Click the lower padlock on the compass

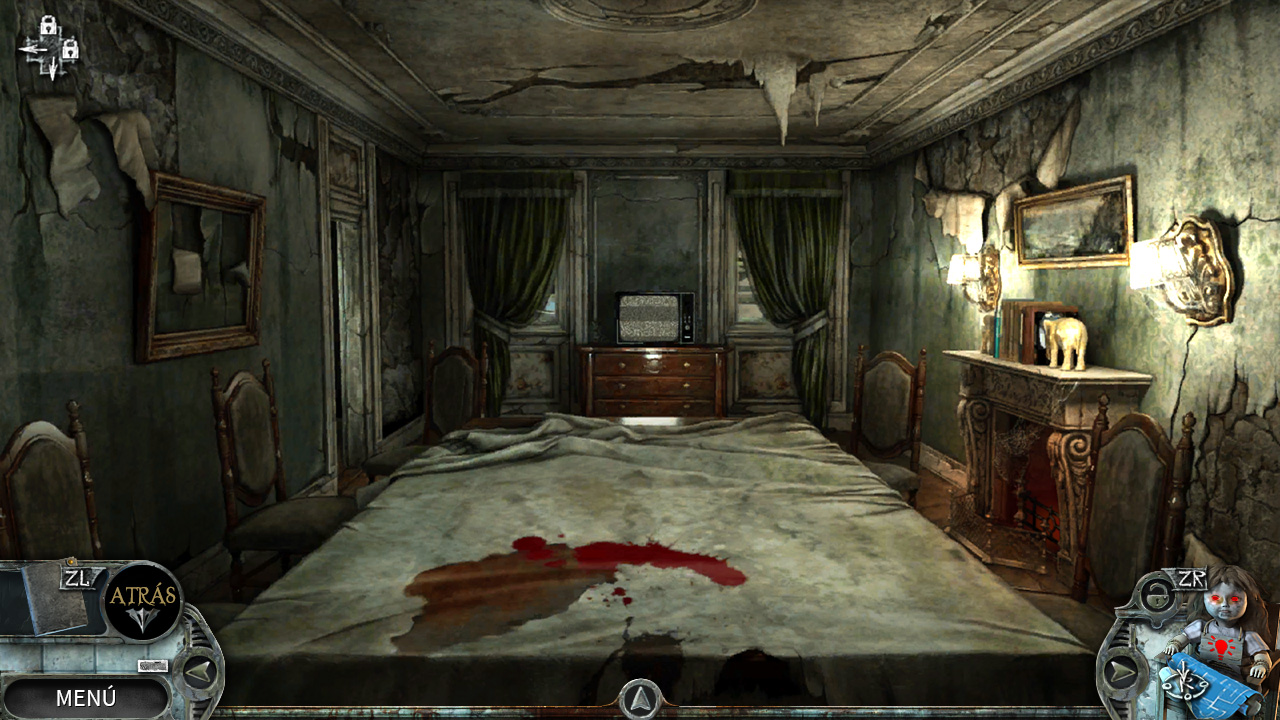coord(70,51)
